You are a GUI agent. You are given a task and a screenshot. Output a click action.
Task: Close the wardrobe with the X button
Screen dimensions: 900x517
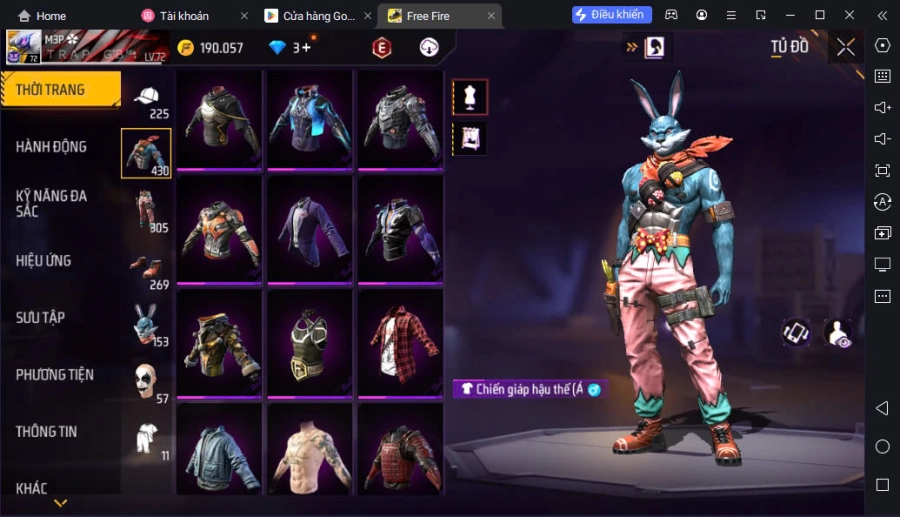pos(846,47)
